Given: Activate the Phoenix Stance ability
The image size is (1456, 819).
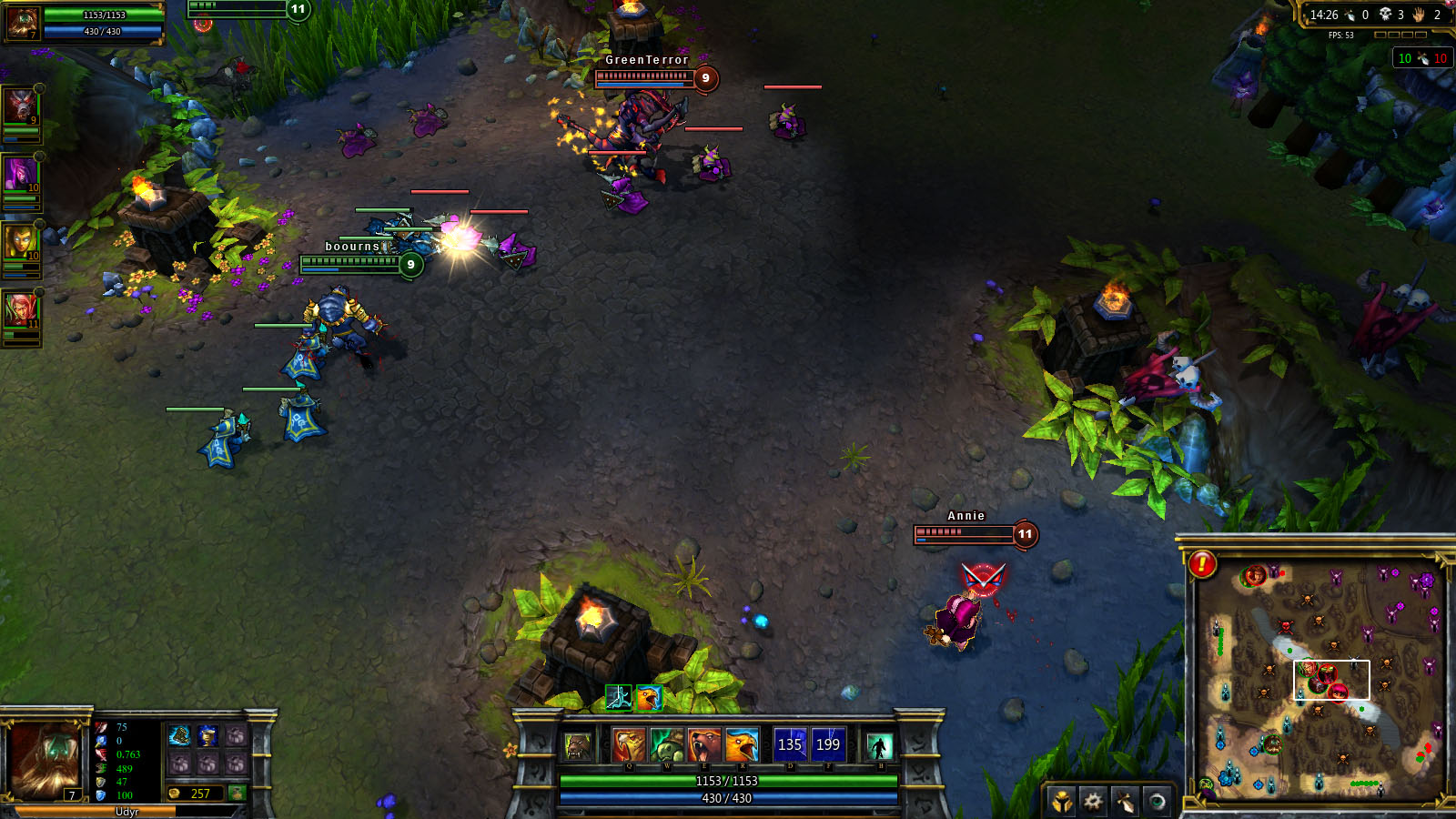Looking at the screenshot, I should point(742,745).
